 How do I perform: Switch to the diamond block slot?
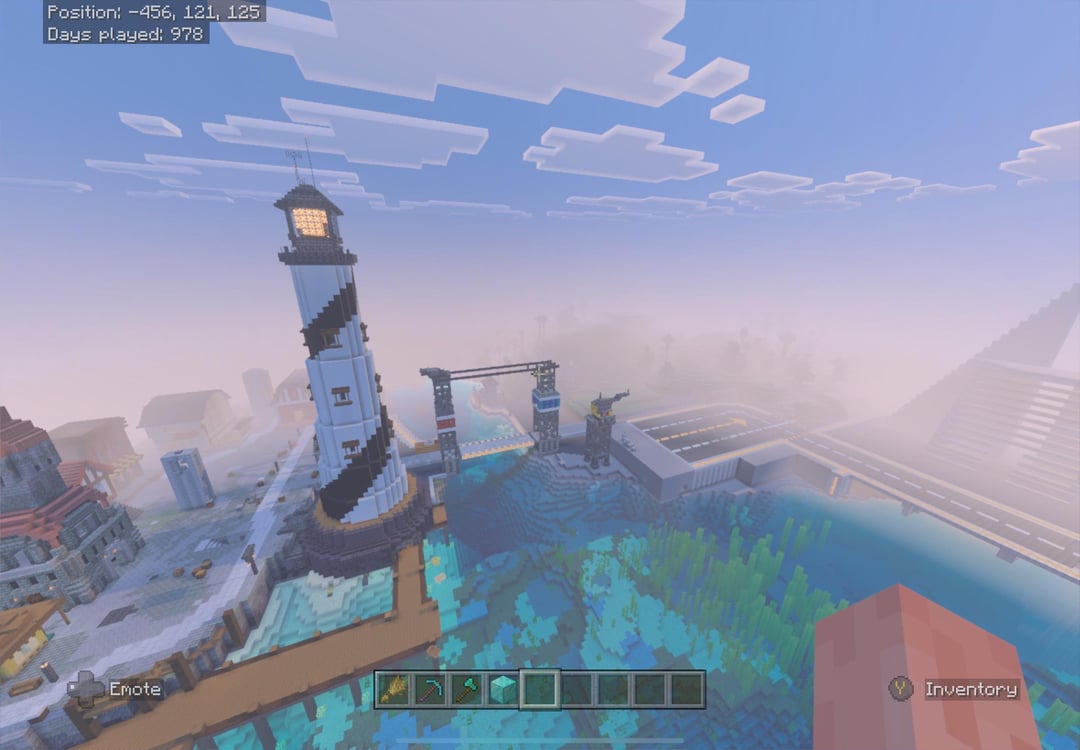point(503,689)
